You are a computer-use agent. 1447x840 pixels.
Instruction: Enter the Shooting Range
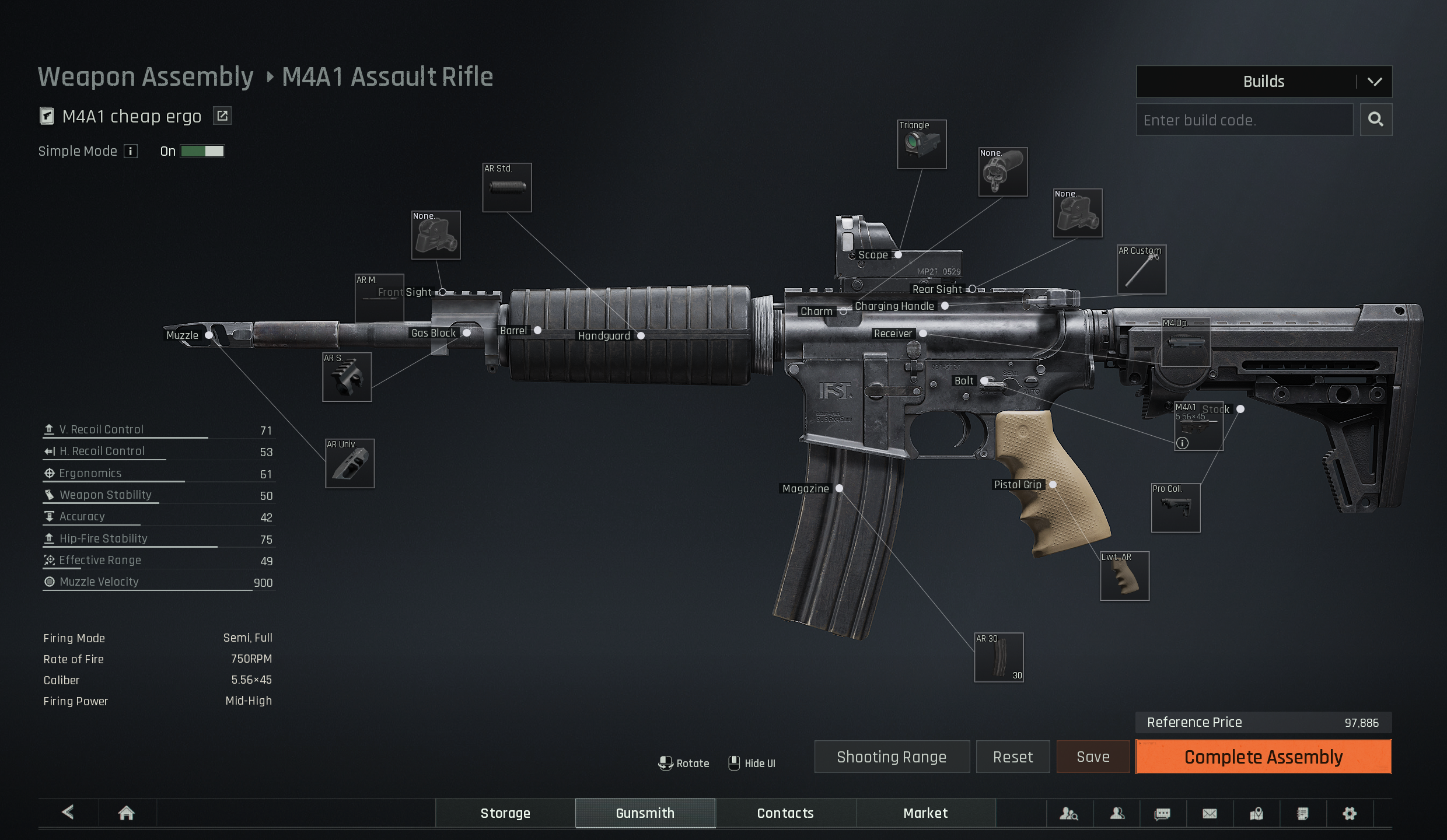892,757
